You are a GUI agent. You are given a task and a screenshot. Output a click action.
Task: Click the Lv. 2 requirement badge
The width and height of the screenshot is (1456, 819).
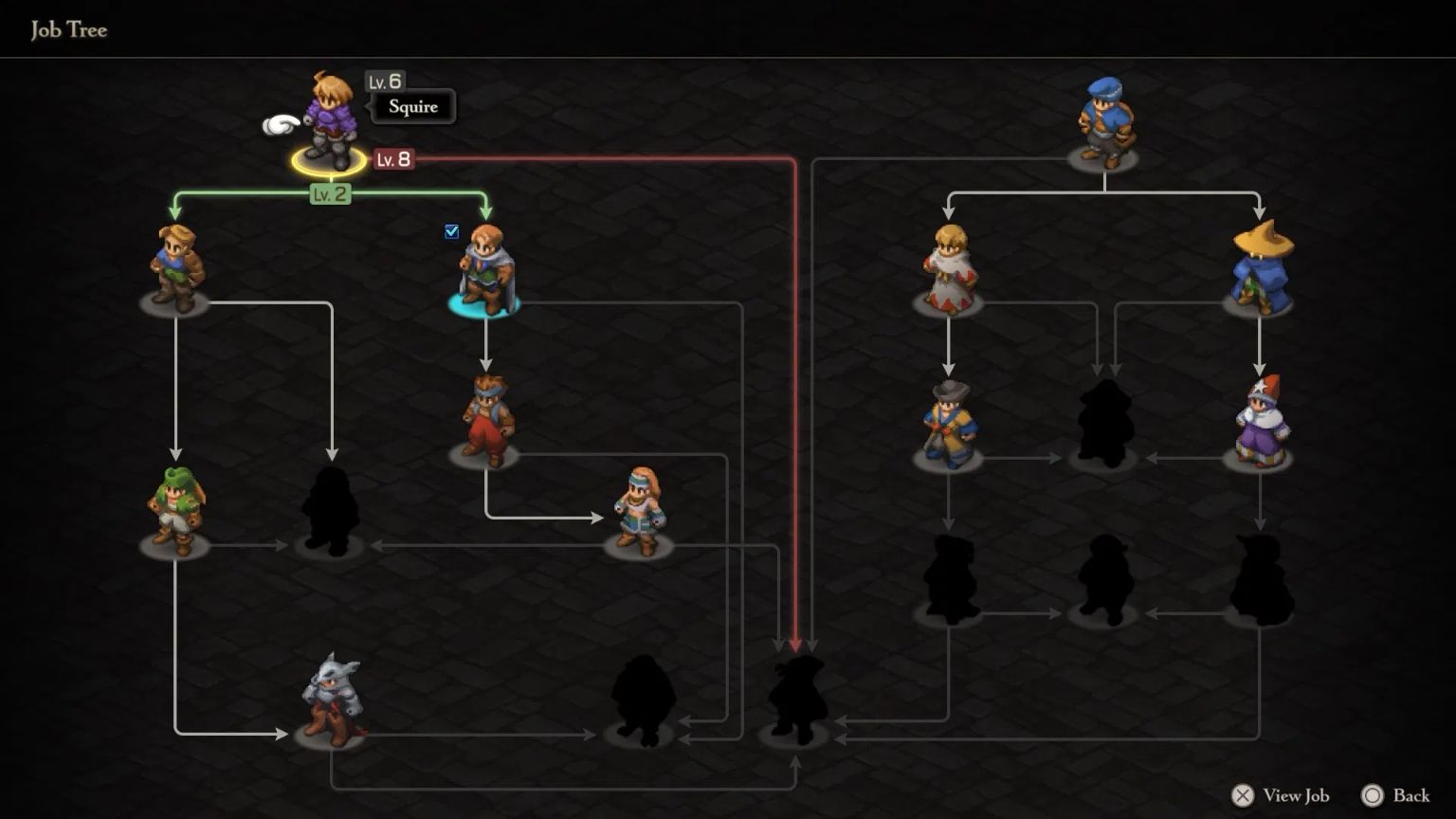[329, 195]
